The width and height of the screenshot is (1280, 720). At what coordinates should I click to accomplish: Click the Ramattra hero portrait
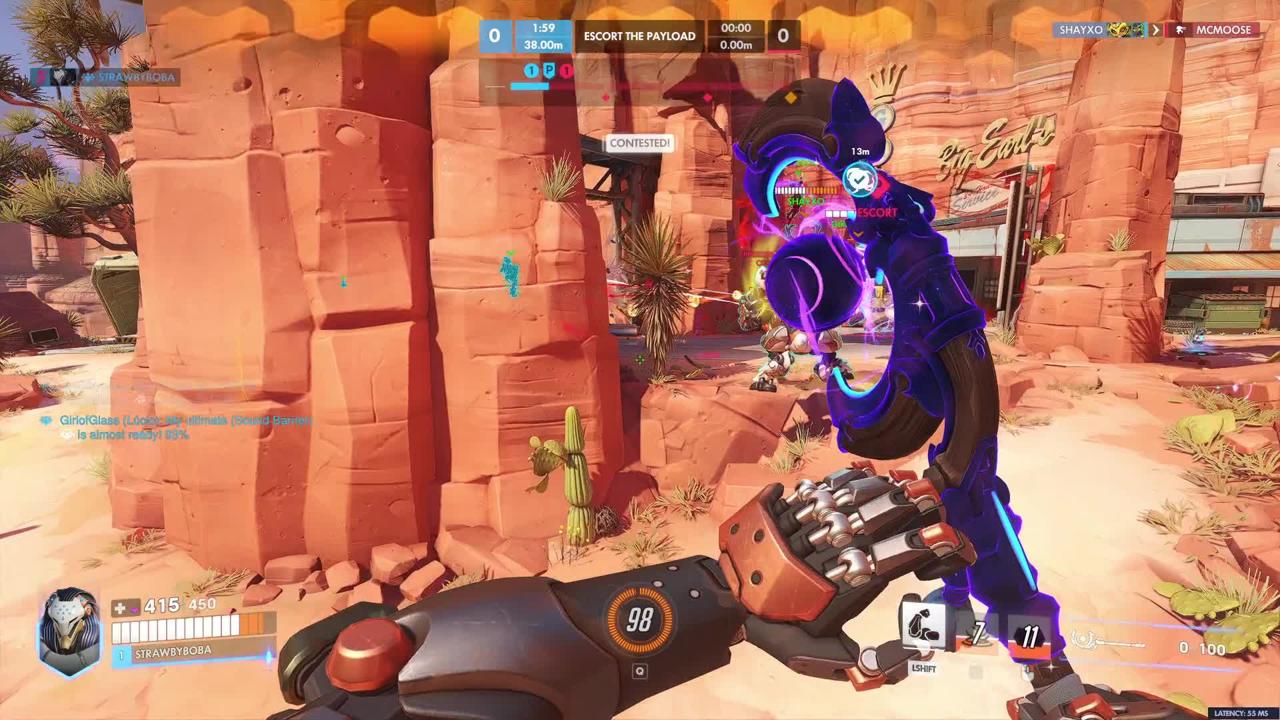click(x=69, y=630)
